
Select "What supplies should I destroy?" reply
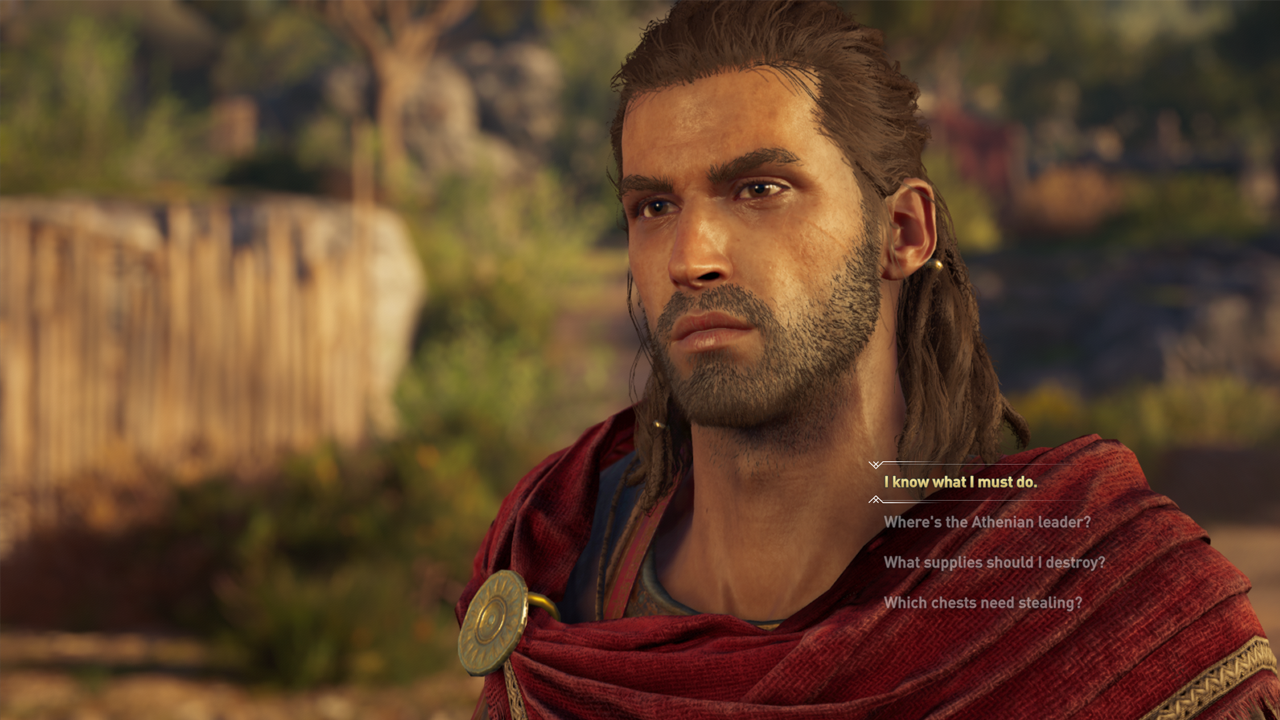(x=994, y=562)
